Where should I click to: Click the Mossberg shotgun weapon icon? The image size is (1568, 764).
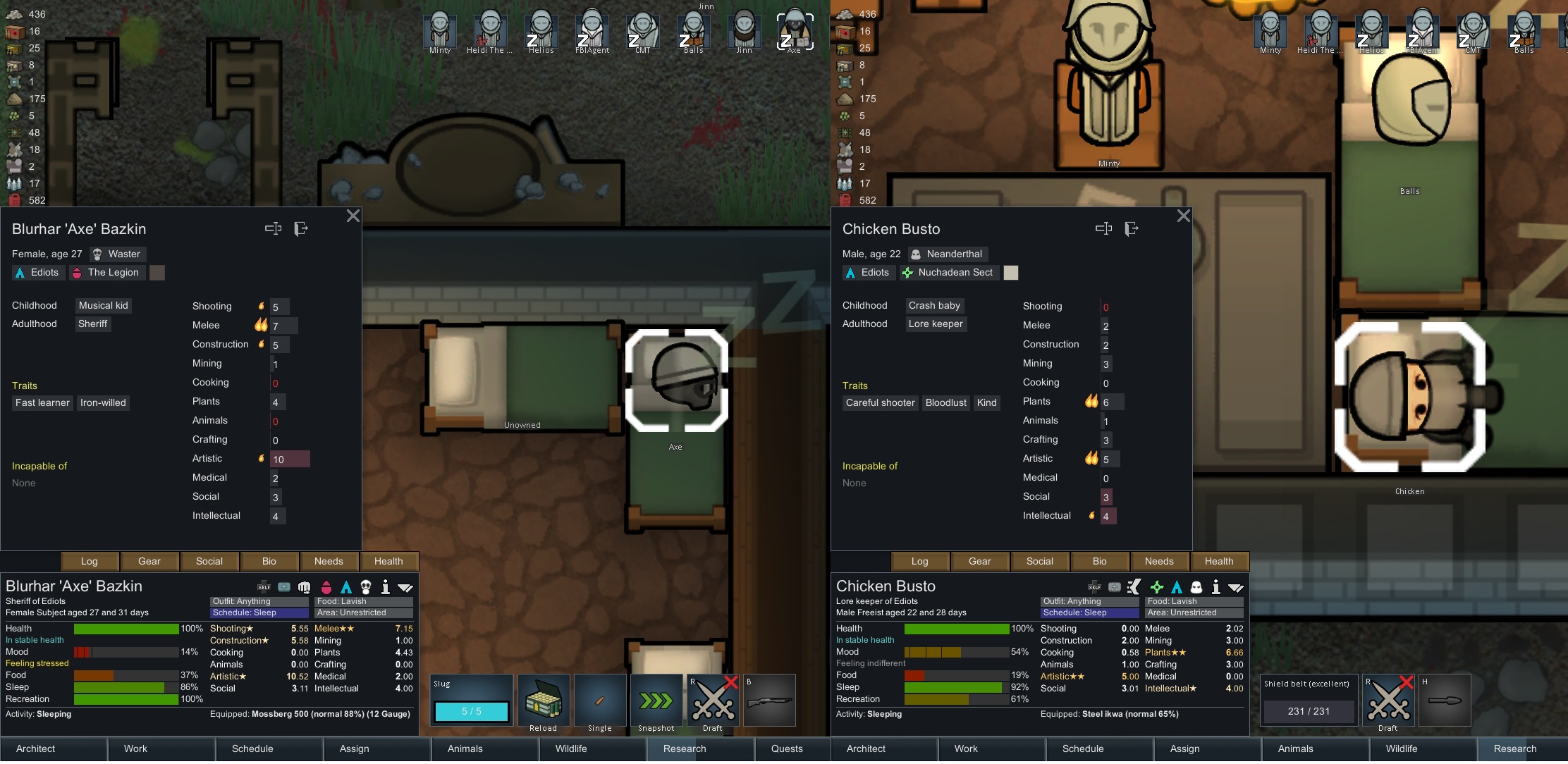tap(769, 701)
